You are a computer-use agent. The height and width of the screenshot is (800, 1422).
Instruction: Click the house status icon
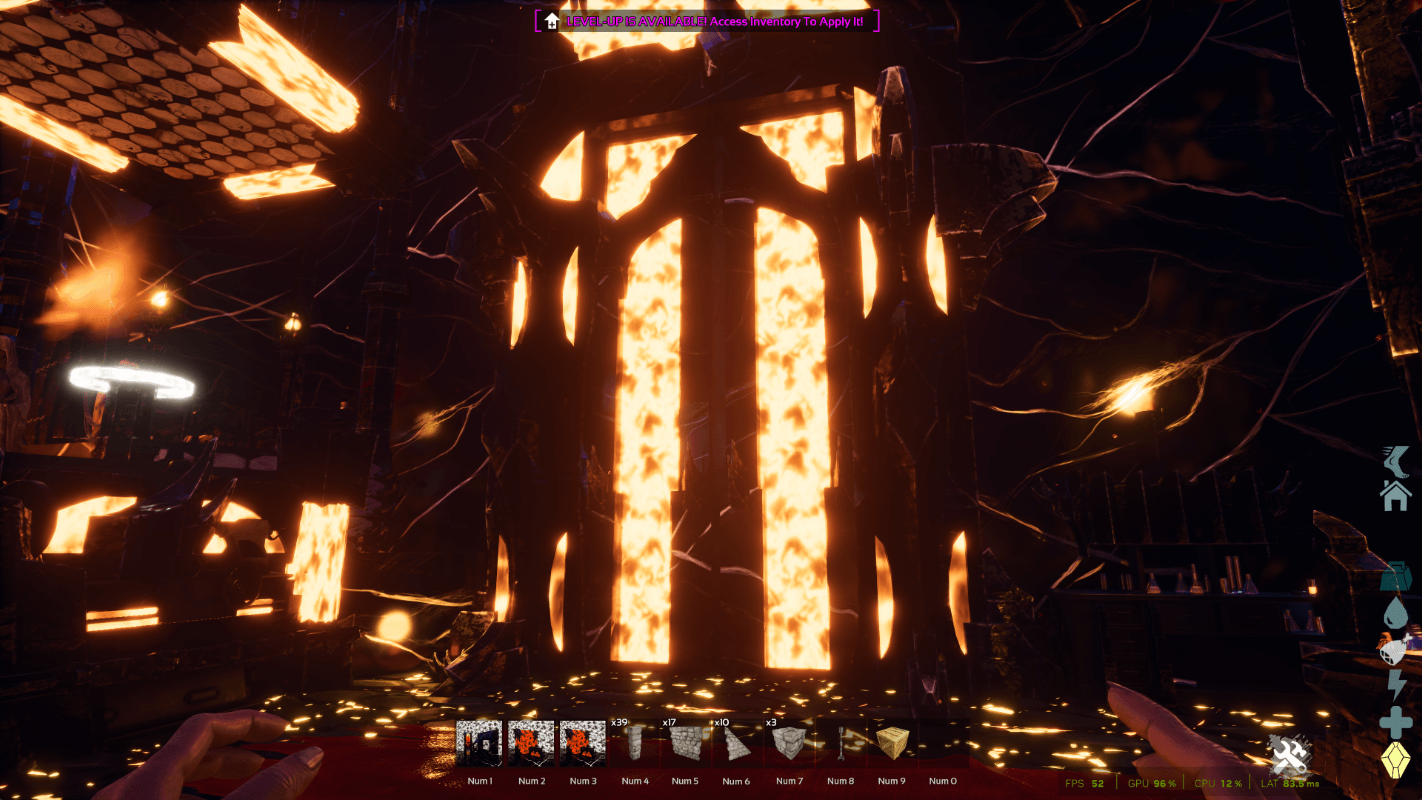(1396, 495)
